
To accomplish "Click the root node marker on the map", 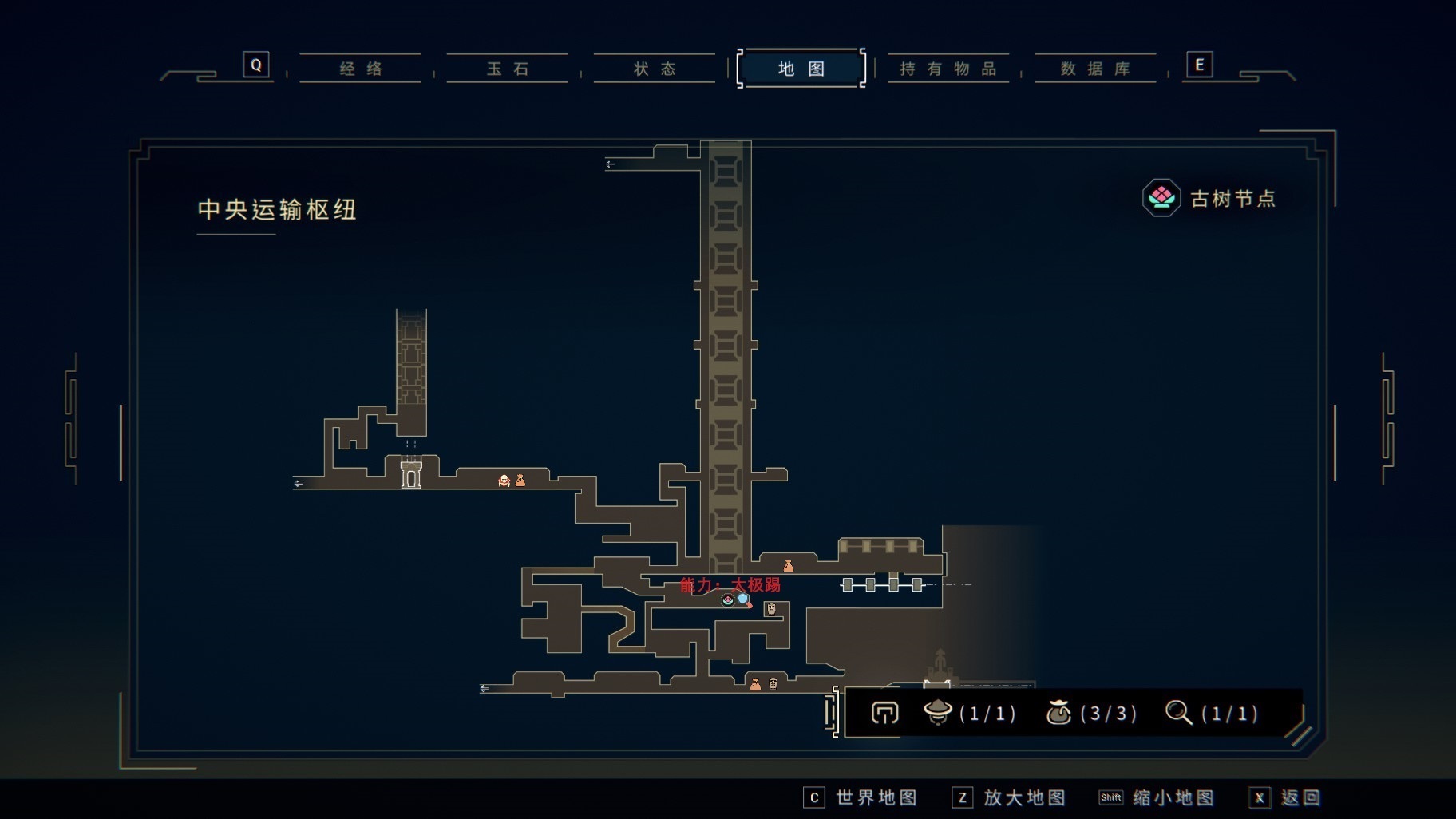I will [x=727, y=600].
